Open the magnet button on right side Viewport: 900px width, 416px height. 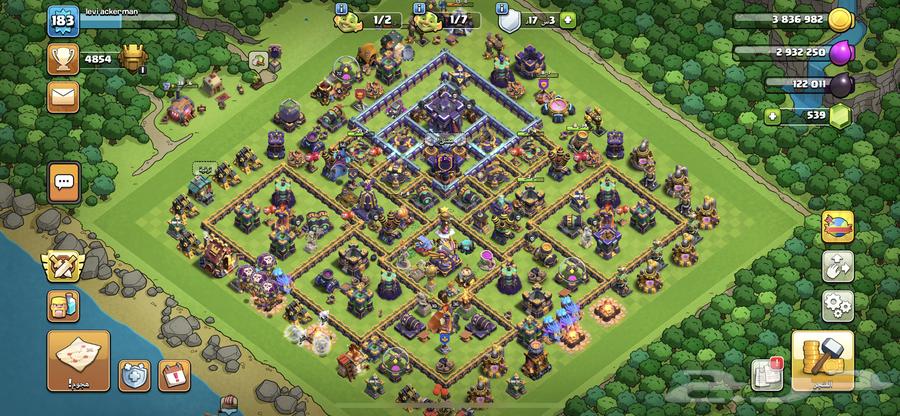837,264
